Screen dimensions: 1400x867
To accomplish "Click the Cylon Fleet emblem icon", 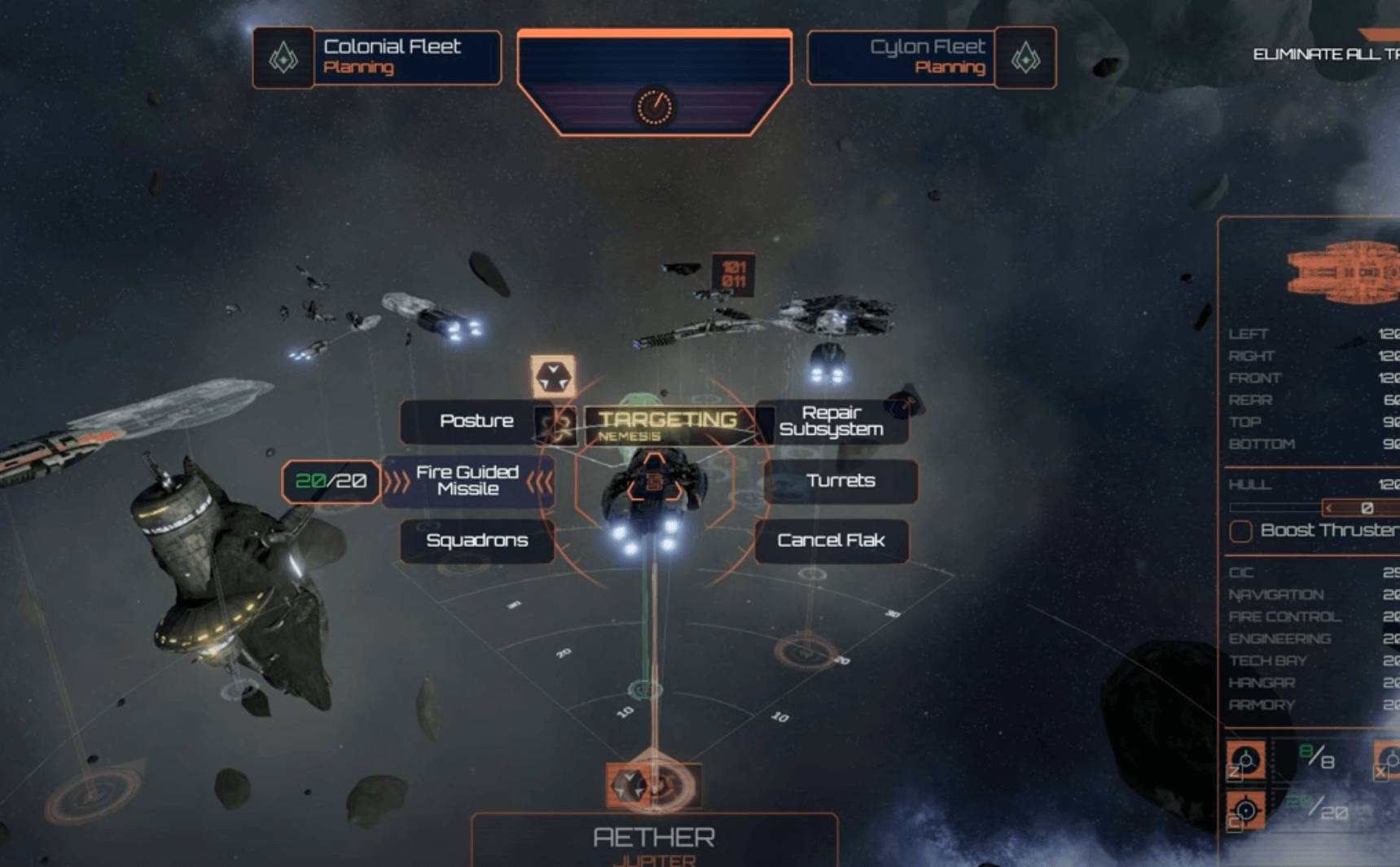I will tap(1025, 57).
